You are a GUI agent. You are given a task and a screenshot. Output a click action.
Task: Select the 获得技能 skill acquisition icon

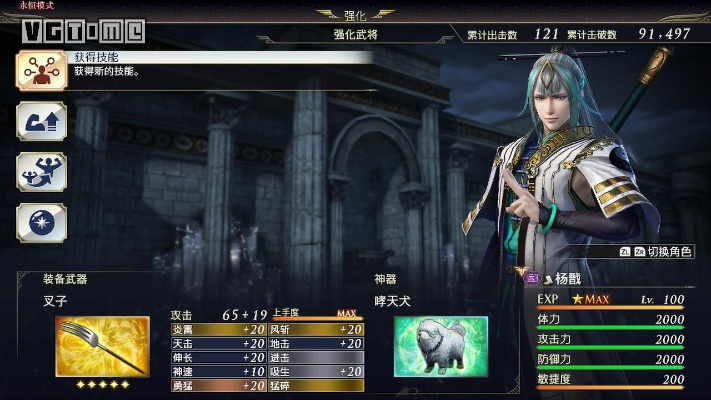point(41,70)
